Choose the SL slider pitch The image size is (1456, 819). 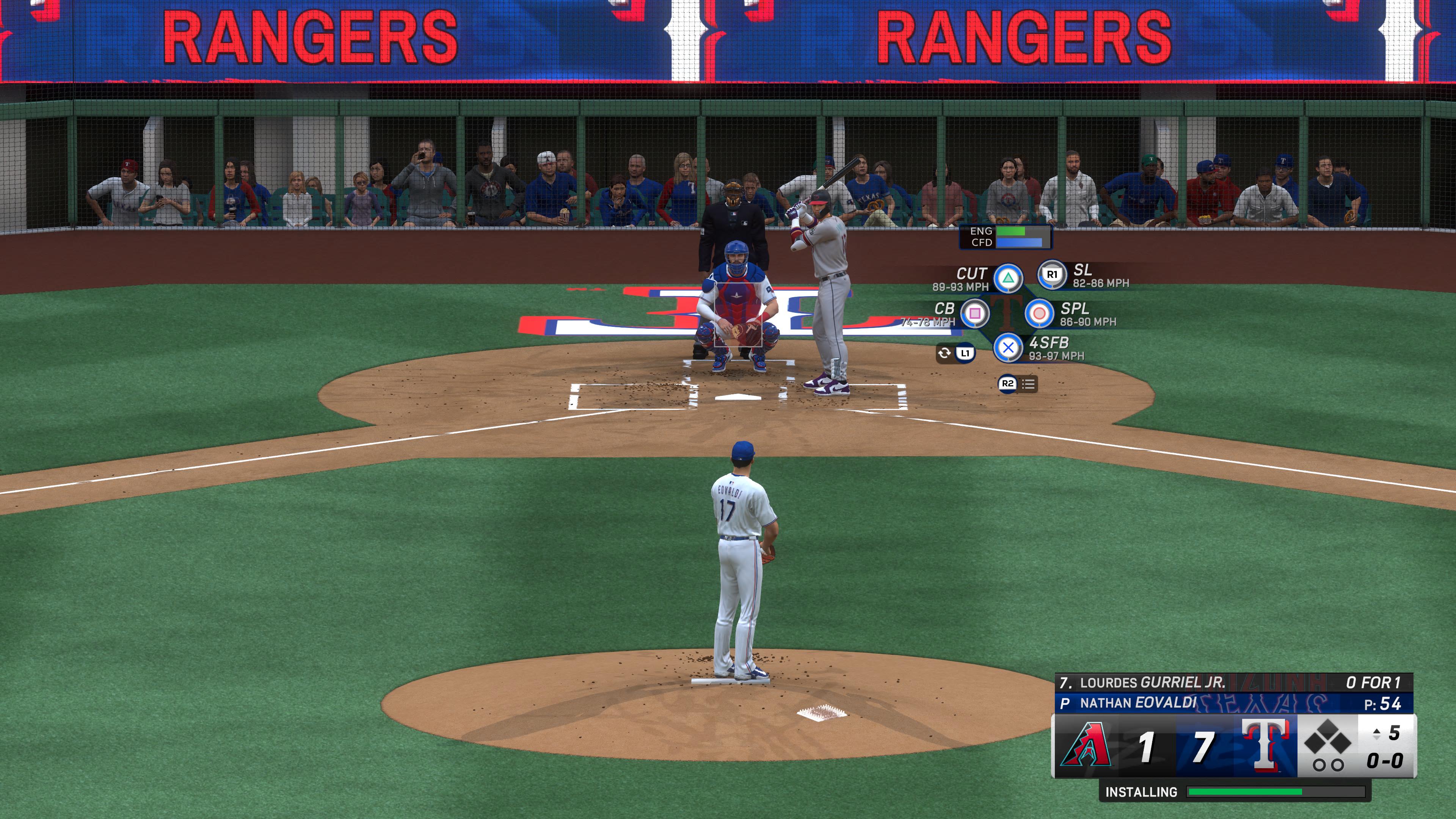tap(1052, 275)
